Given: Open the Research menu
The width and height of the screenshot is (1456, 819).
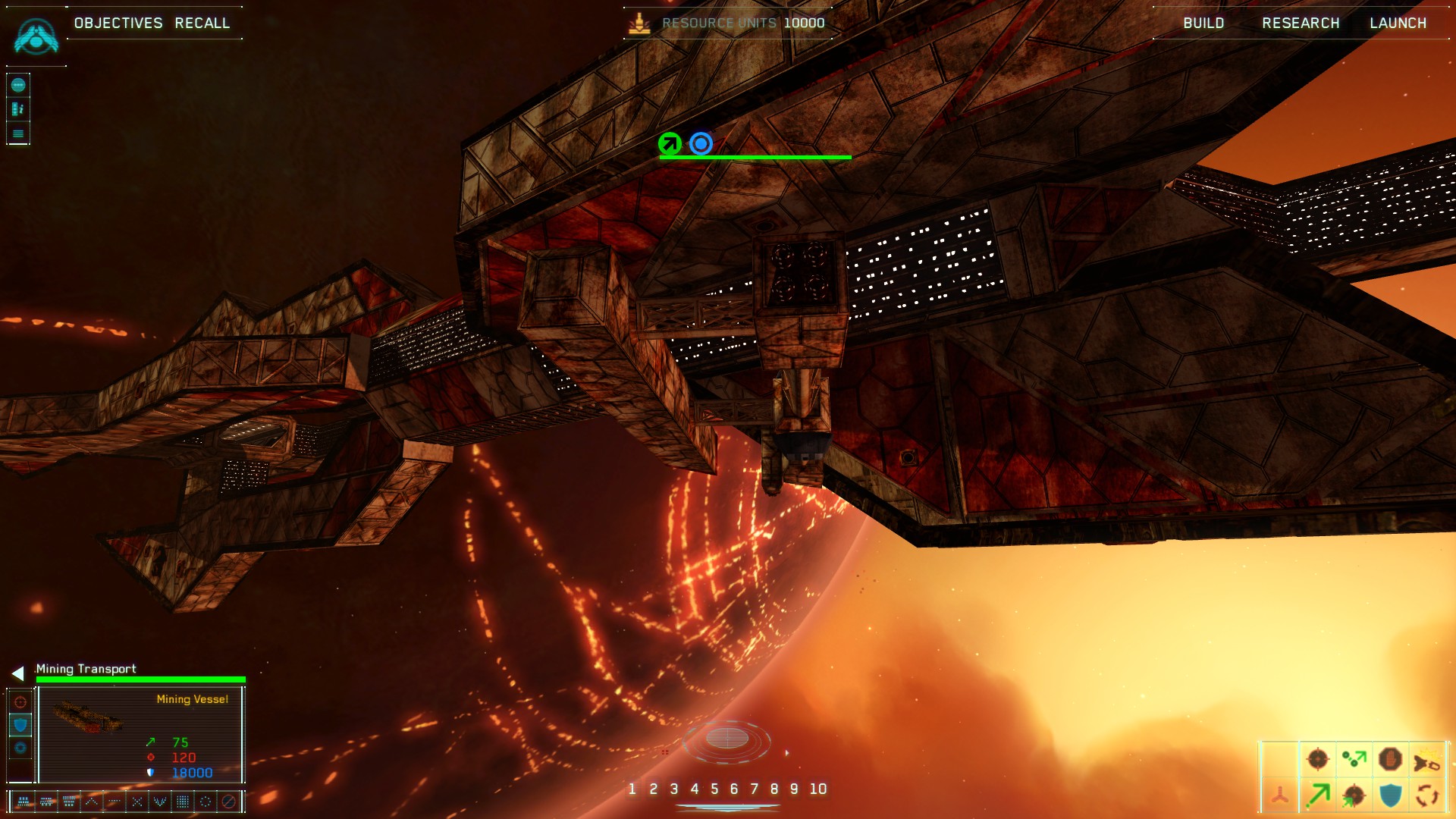Looking at the screenshot, I should pos(1301,23).
